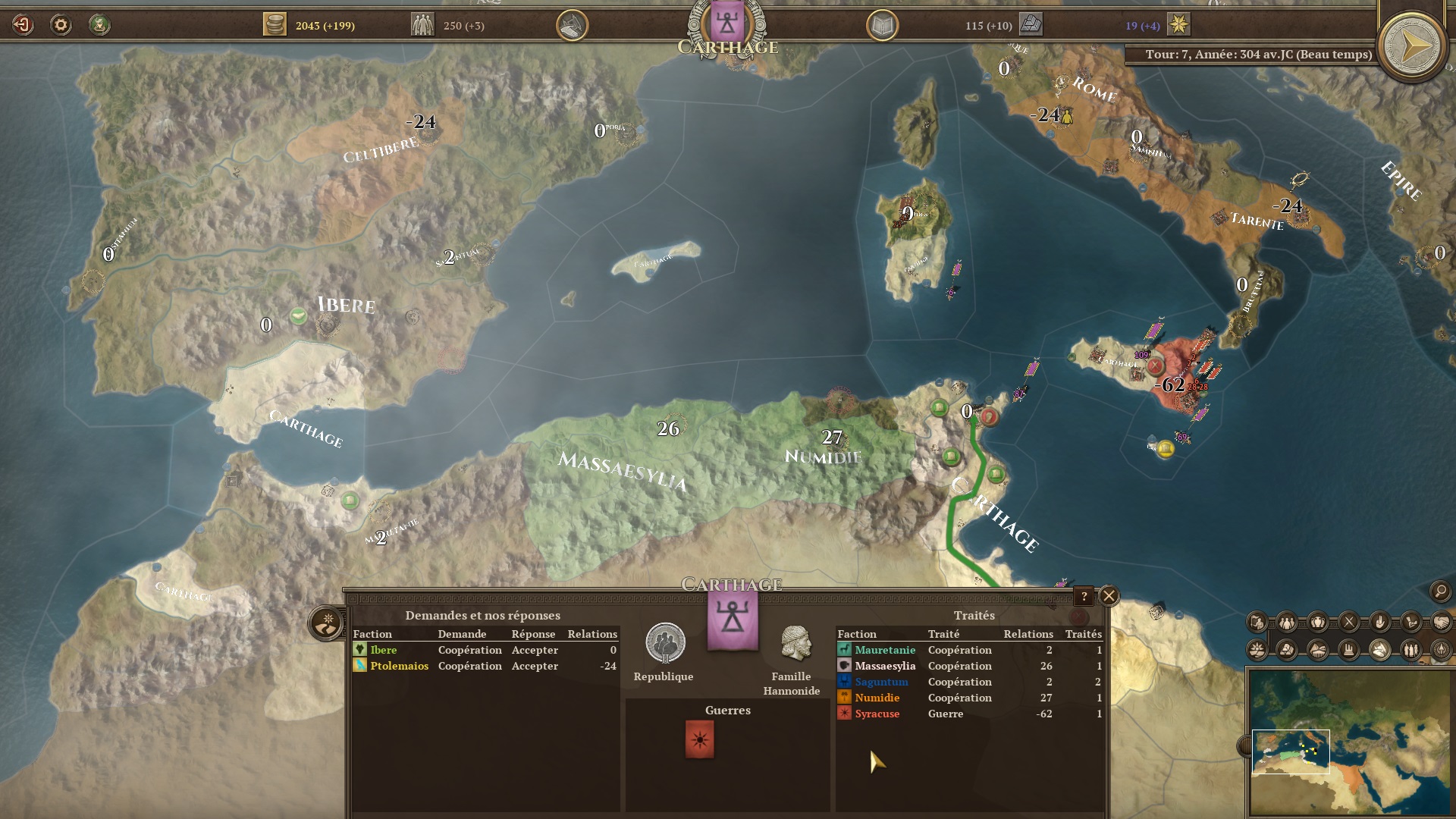Screen dimensions: 1456x819
Task: Navigate using the minimap
Action: [1350, 742]
